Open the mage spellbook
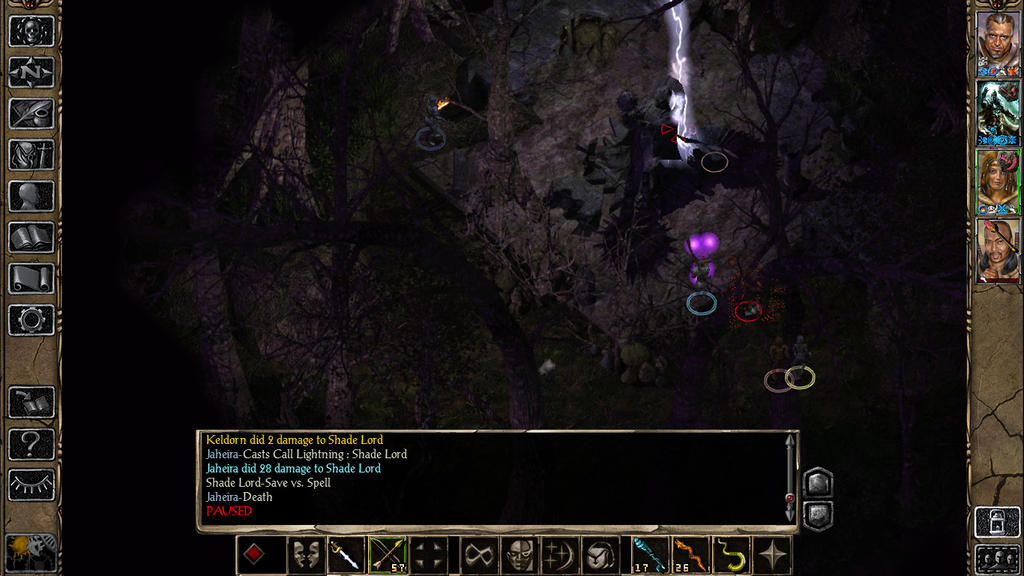The height and width of the screenshot is (576, 1024). pyautogui.click(x=31, y=237)
